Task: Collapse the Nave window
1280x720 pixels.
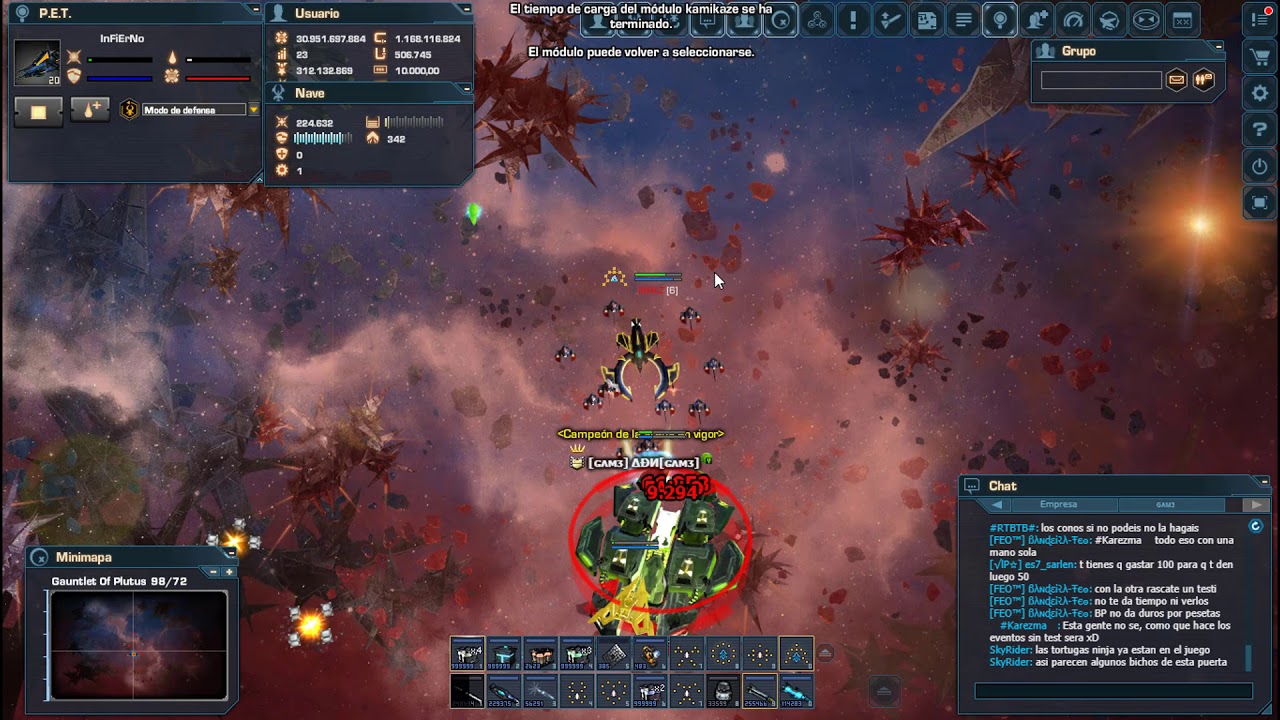Action: click(x=466, y=89)
